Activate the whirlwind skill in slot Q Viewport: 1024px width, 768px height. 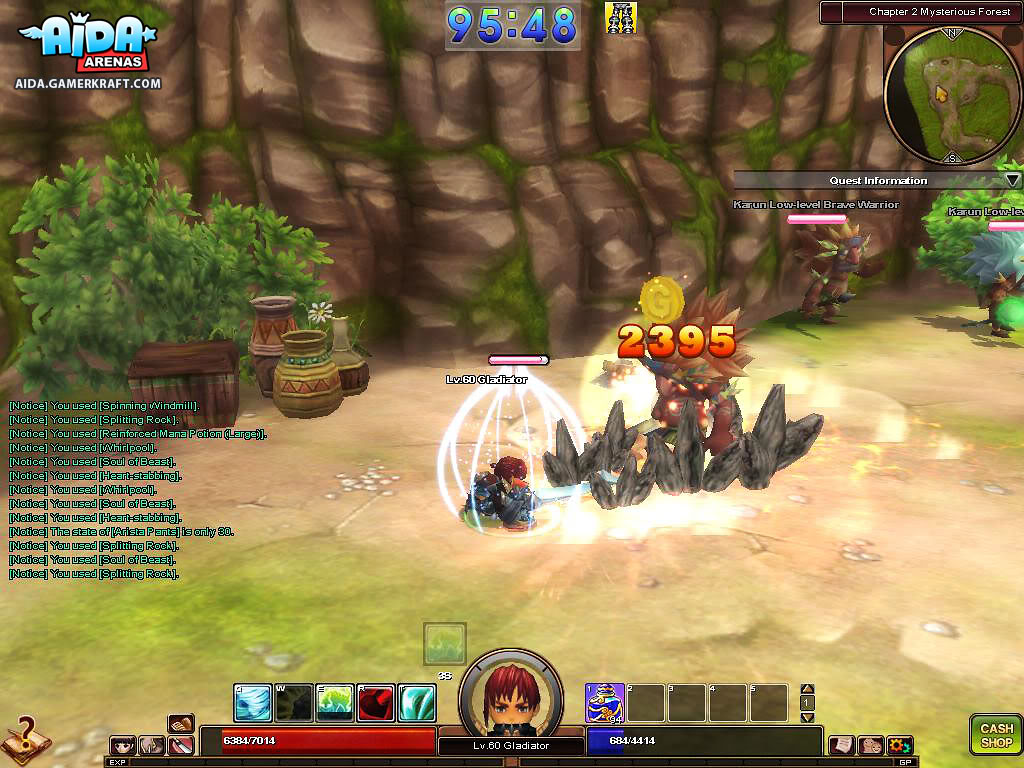tap(253, 703)
